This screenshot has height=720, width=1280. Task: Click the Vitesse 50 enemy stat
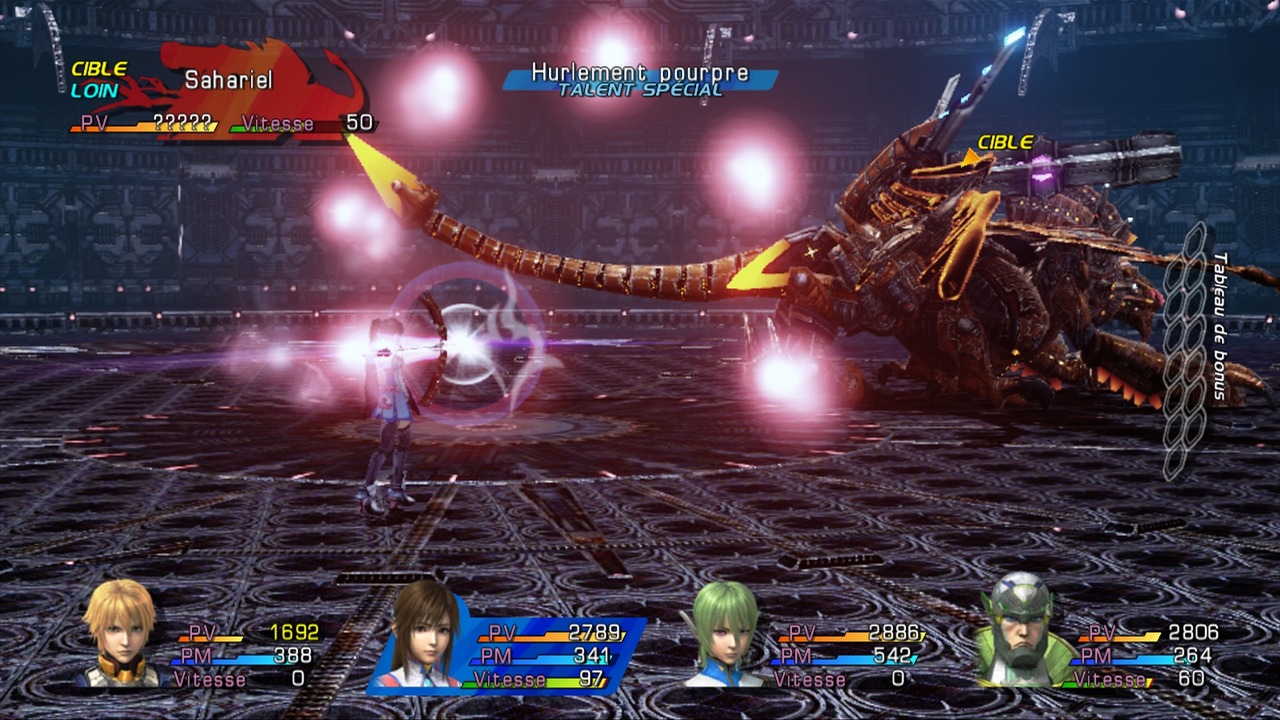click(x=310, y=124)
